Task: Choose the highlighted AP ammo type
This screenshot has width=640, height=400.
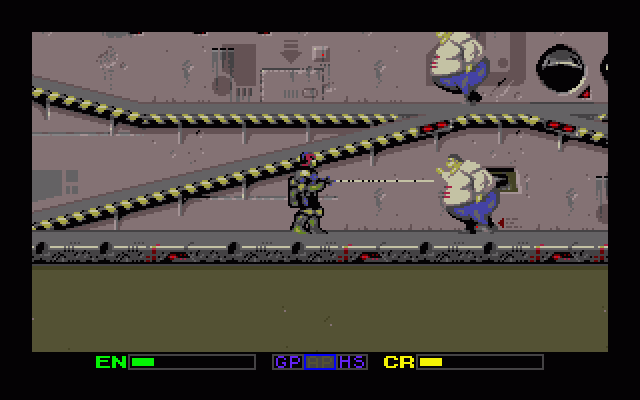Action: (x=320, y=362)
